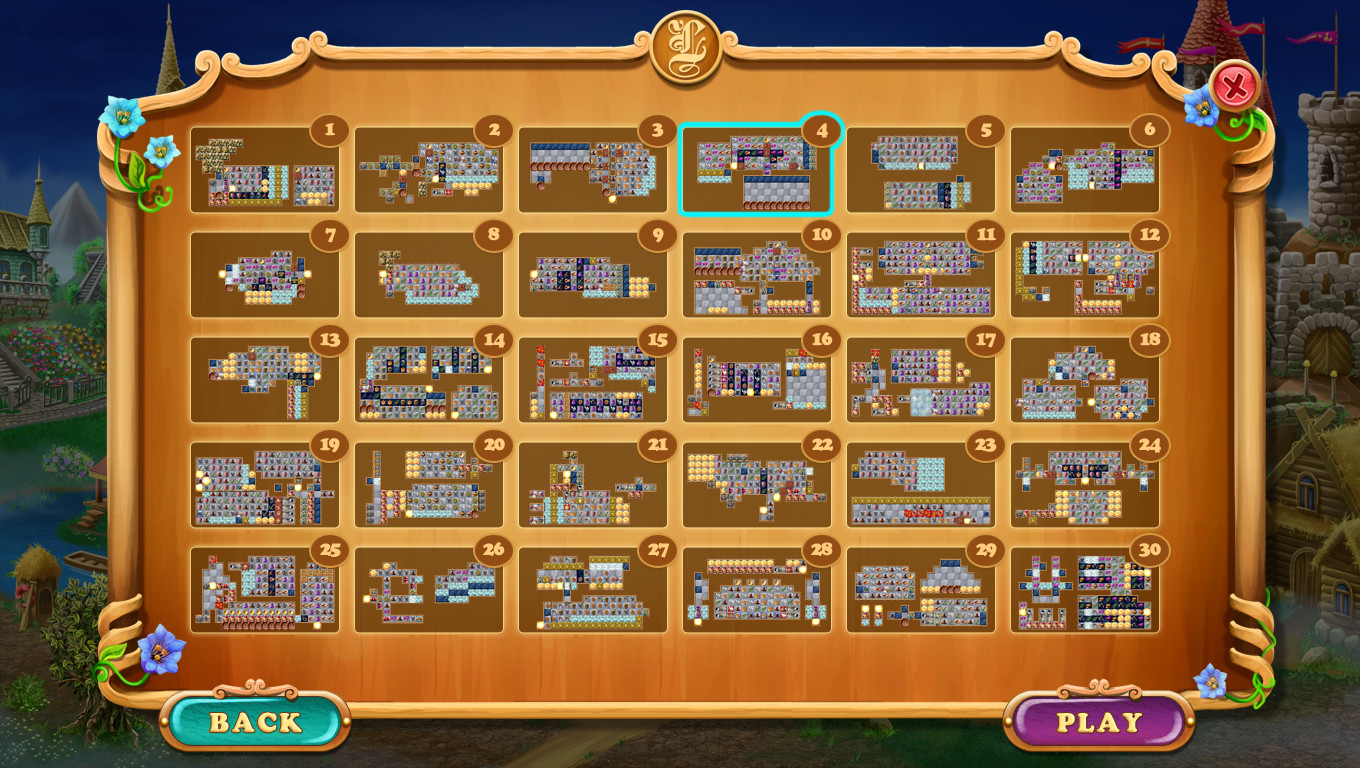Select level 12 at the right edge
This screenshot has width=1360, height=768.
pyautogui.click(x=1085, y=276)
